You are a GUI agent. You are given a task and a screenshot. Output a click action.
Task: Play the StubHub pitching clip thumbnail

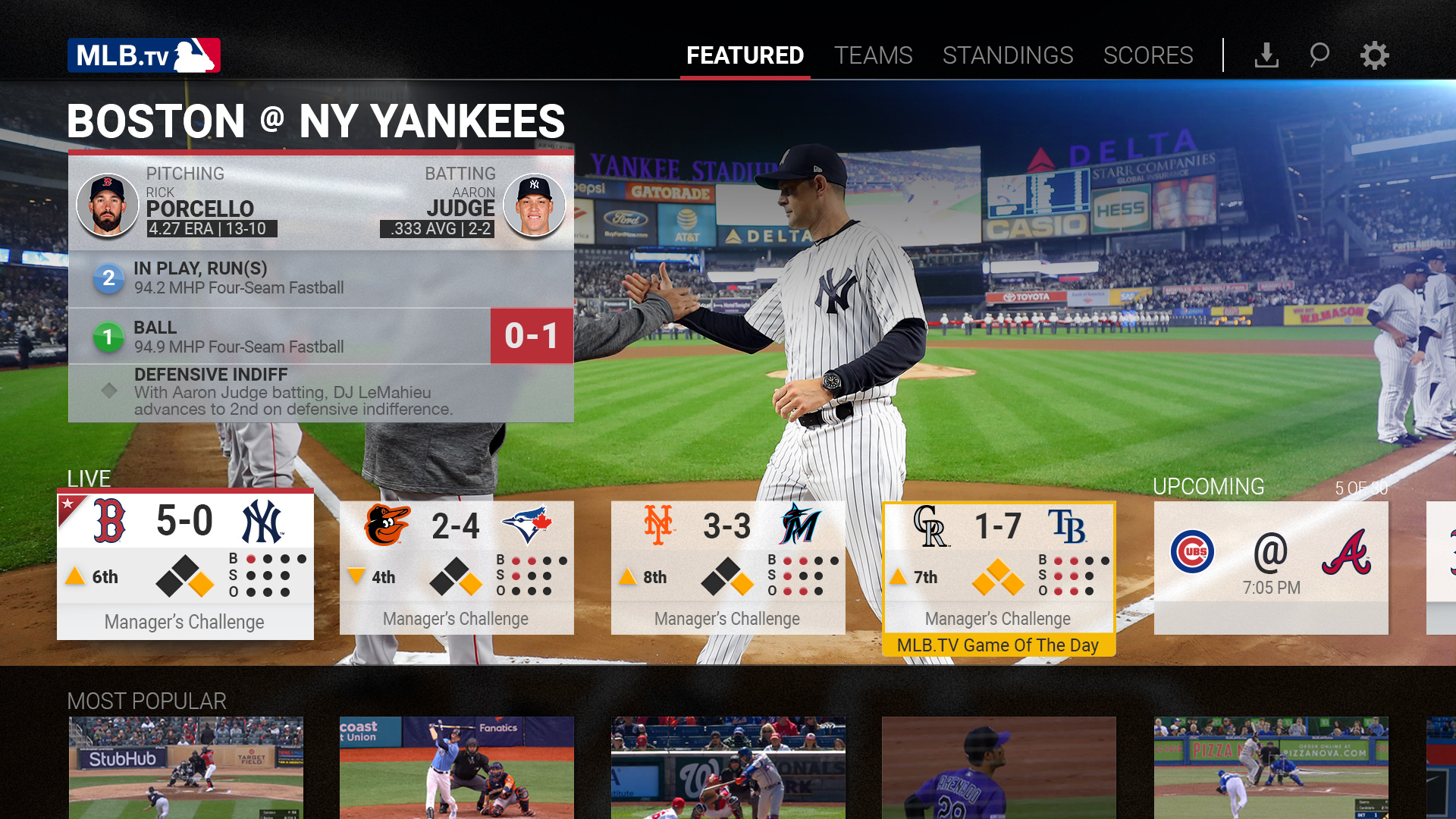[186, 766]
